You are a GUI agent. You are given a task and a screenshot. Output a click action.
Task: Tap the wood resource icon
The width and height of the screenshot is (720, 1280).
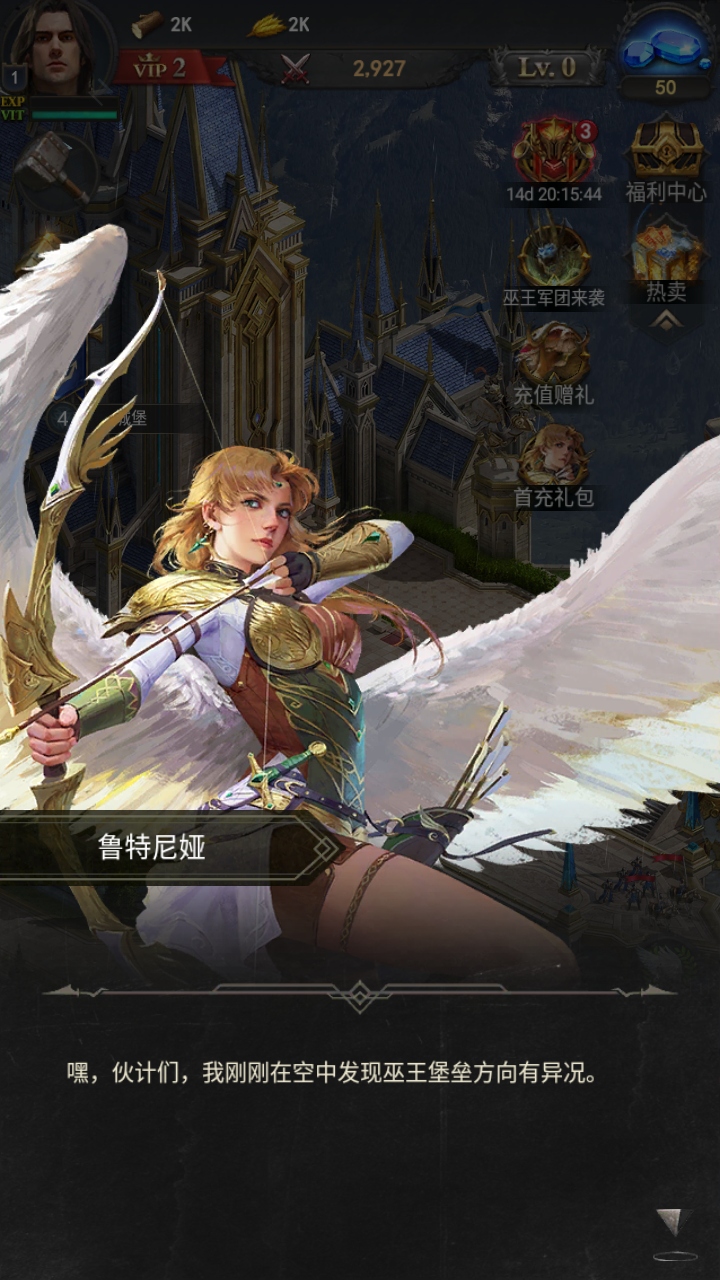coord(149,24)
